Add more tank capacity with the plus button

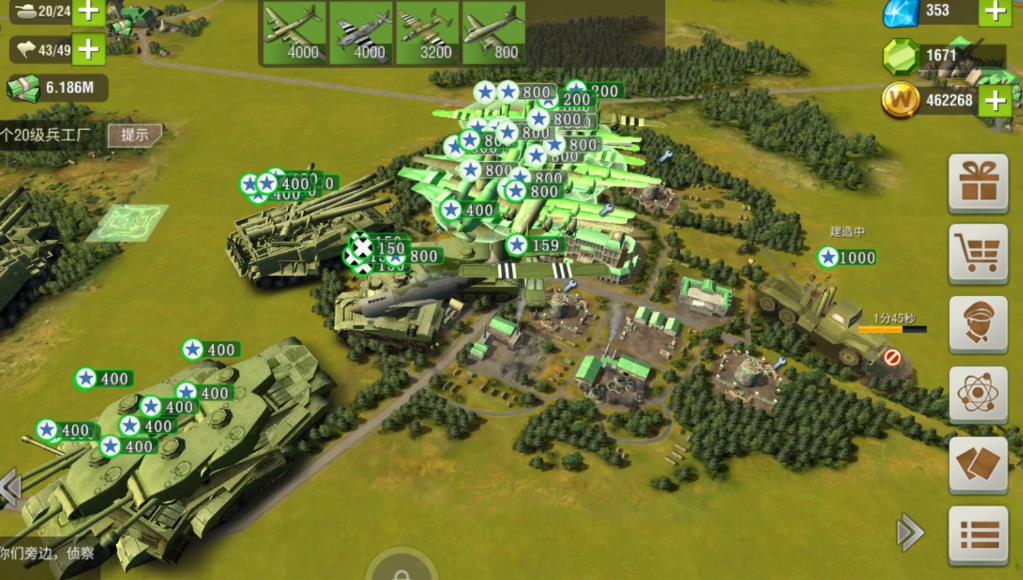pyautogui.click(x=89, y=12)
